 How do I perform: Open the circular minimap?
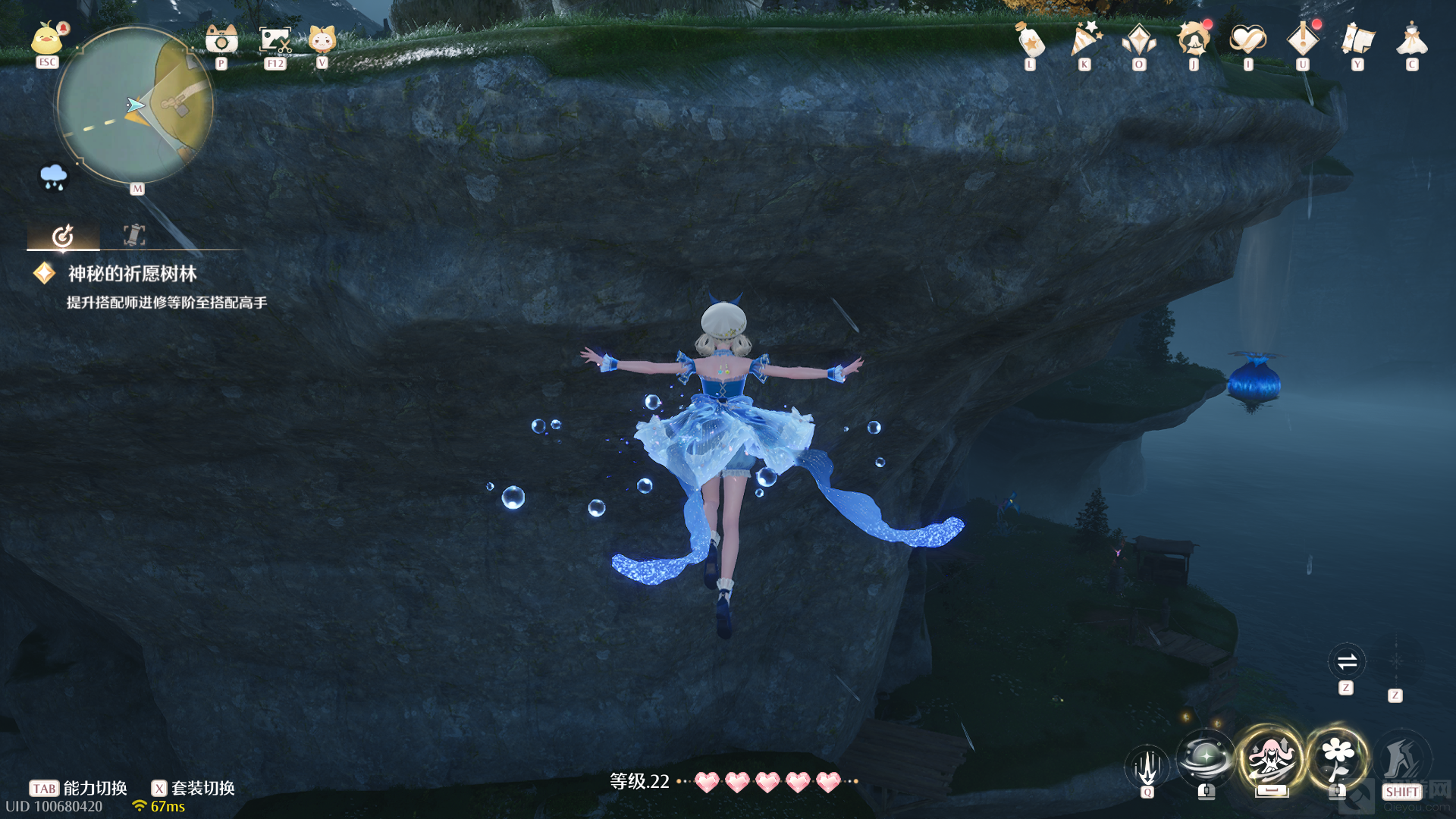[x=134, y=105]
